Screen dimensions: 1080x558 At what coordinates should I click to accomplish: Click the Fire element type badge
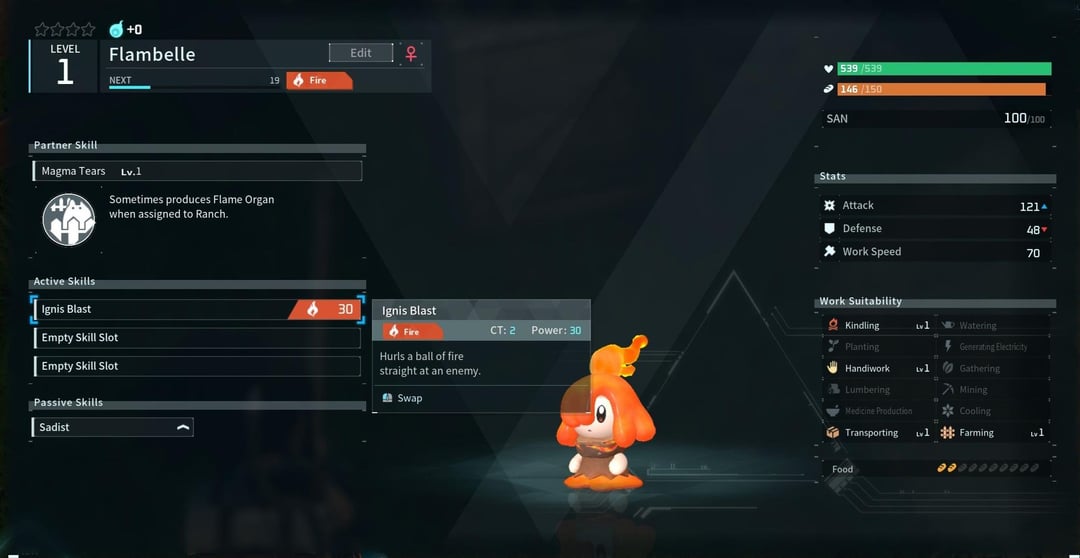coord(319,81)
